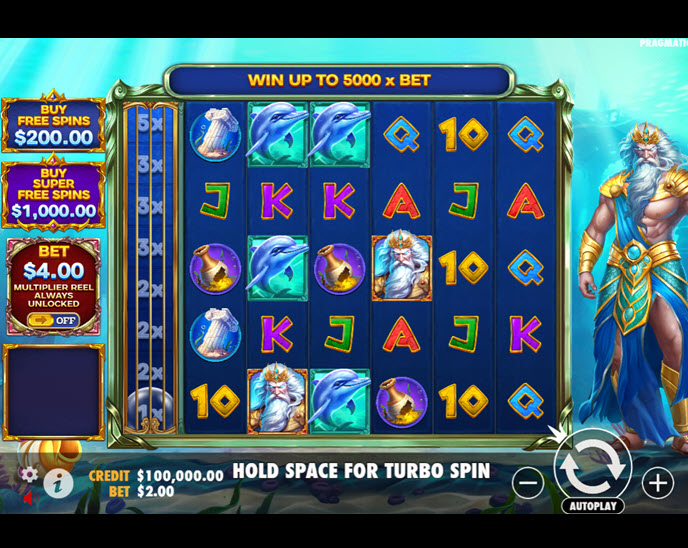
Task: Buy Super Free Spins for $1,000.00
Action: 53,196
